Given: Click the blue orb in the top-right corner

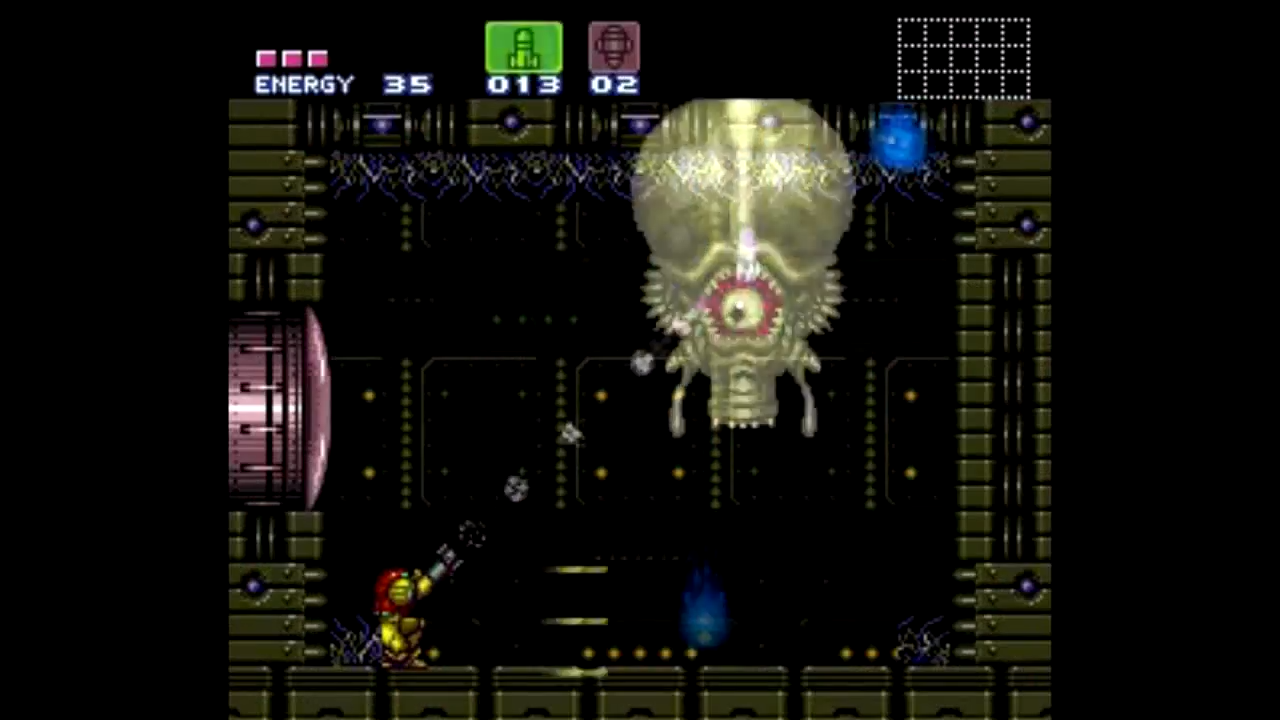Looking at the screenshot, I should tap(897, 140).
